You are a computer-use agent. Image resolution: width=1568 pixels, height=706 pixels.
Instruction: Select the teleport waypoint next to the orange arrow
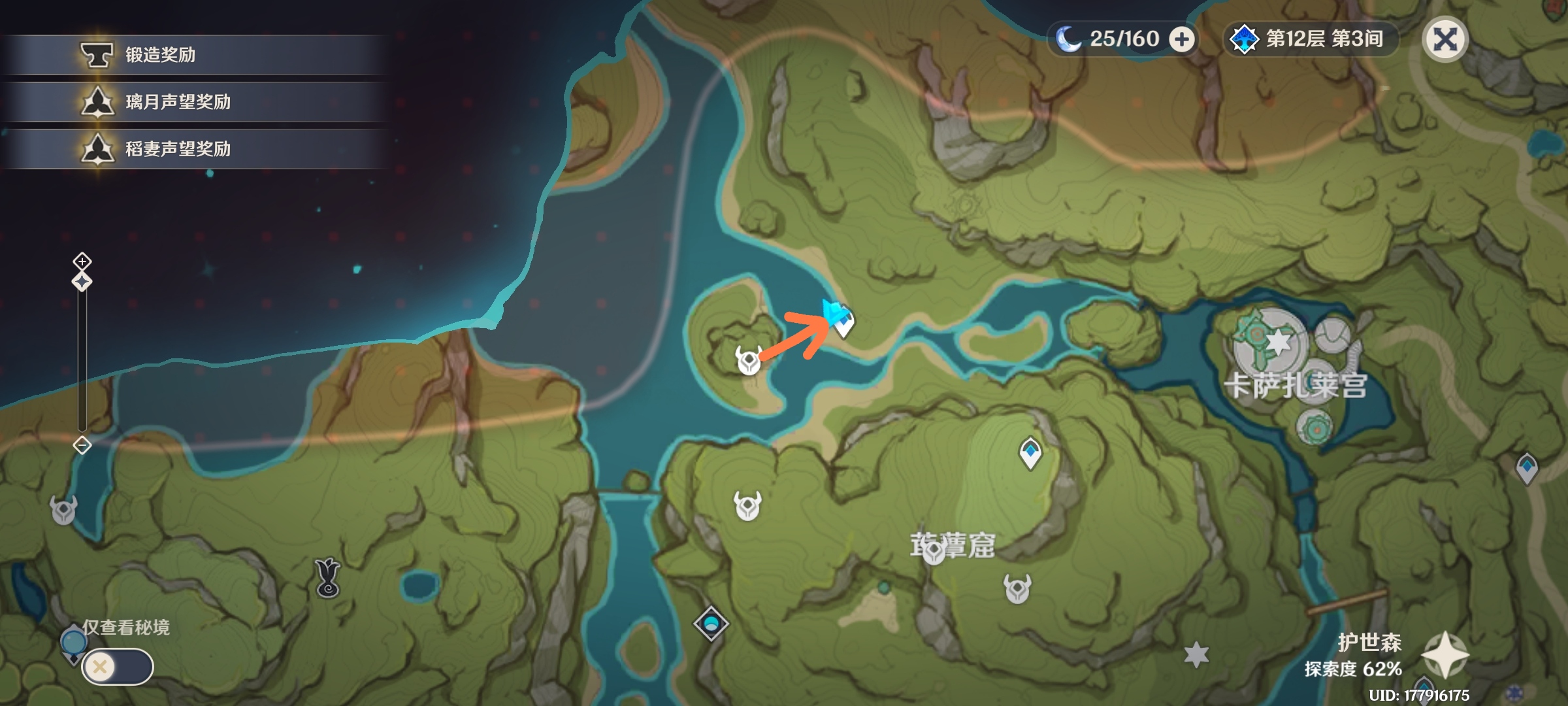tap(844, 323)
